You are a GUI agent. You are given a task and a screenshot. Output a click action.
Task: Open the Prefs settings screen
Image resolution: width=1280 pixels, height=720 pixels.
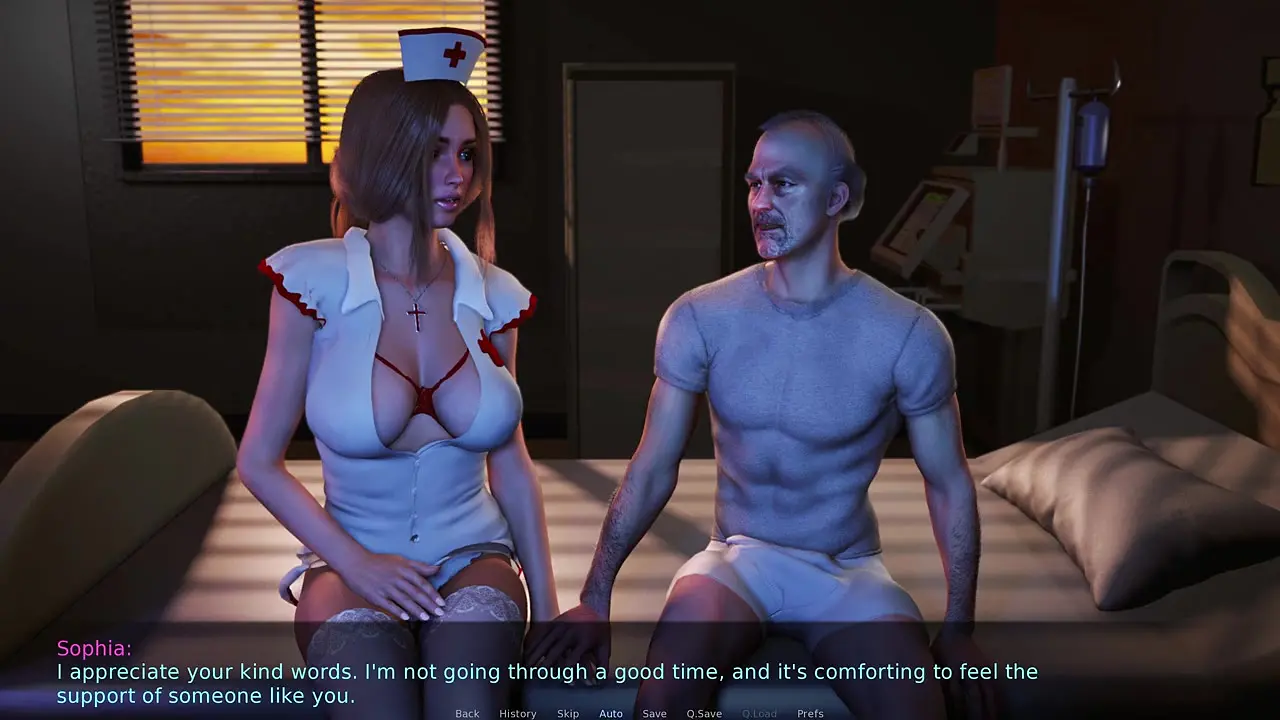[810, 713]
